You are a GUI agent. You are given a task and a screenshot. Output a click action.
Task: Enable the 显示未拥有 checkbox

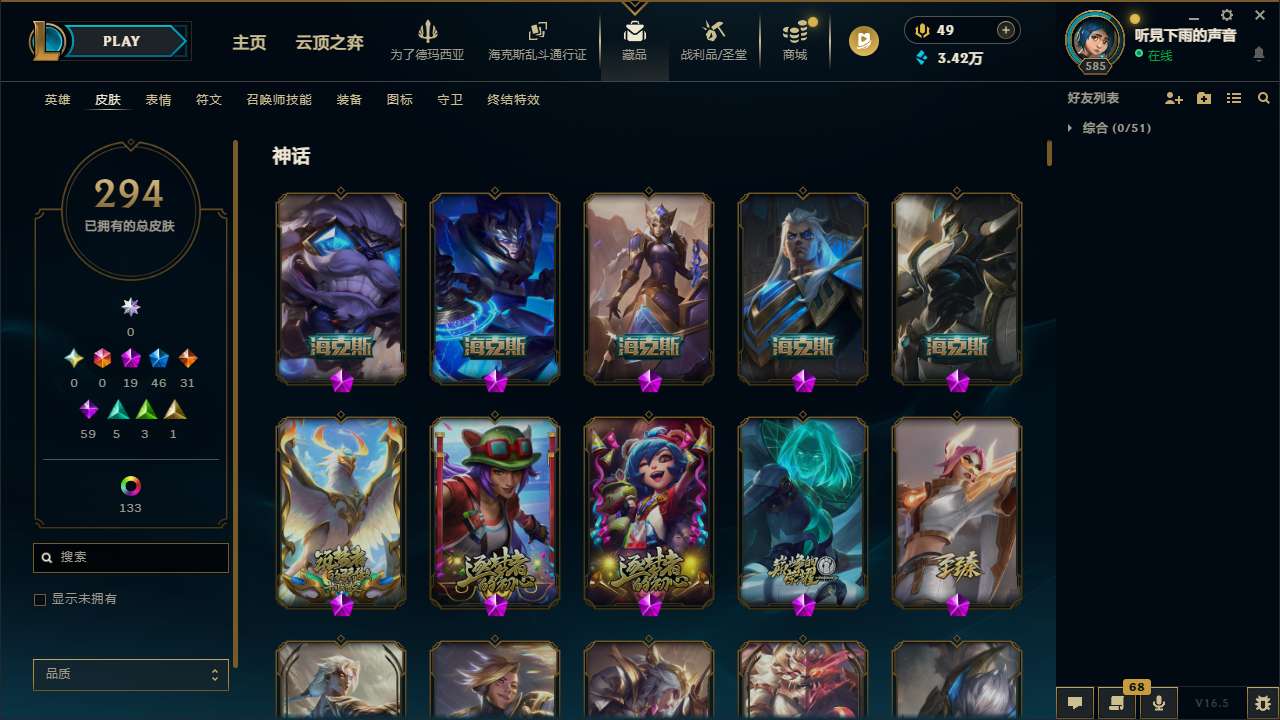(40, 599)
